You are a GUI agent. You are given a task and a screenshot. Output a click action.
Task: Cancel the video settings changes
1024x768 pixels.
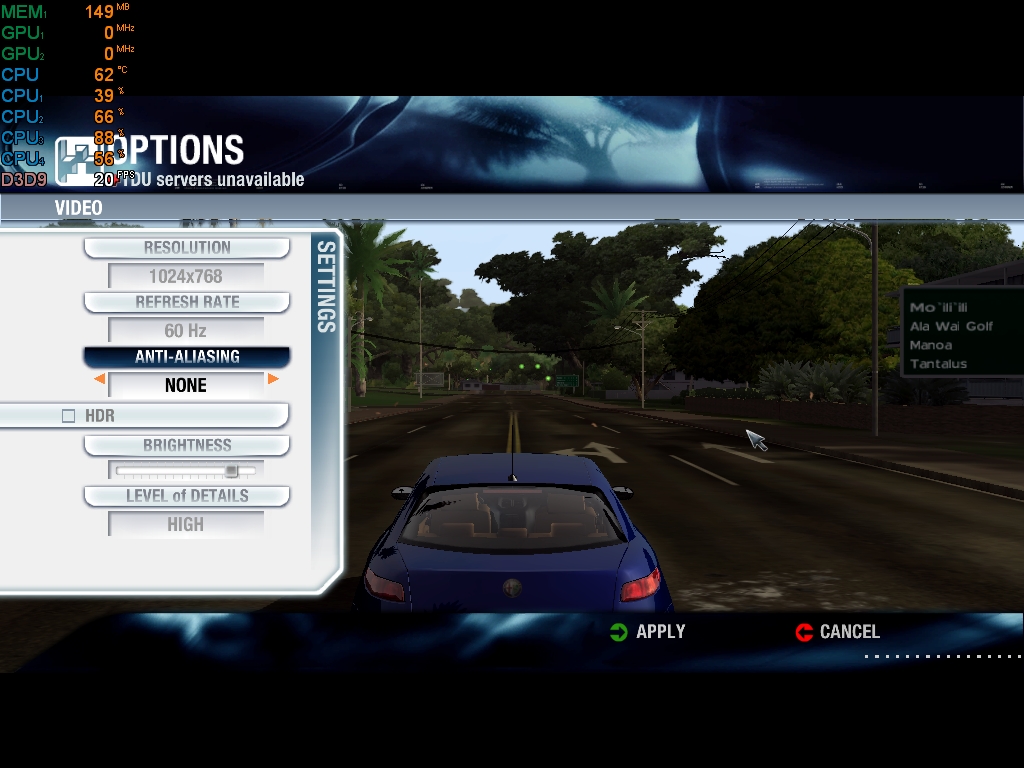(838, 632)
